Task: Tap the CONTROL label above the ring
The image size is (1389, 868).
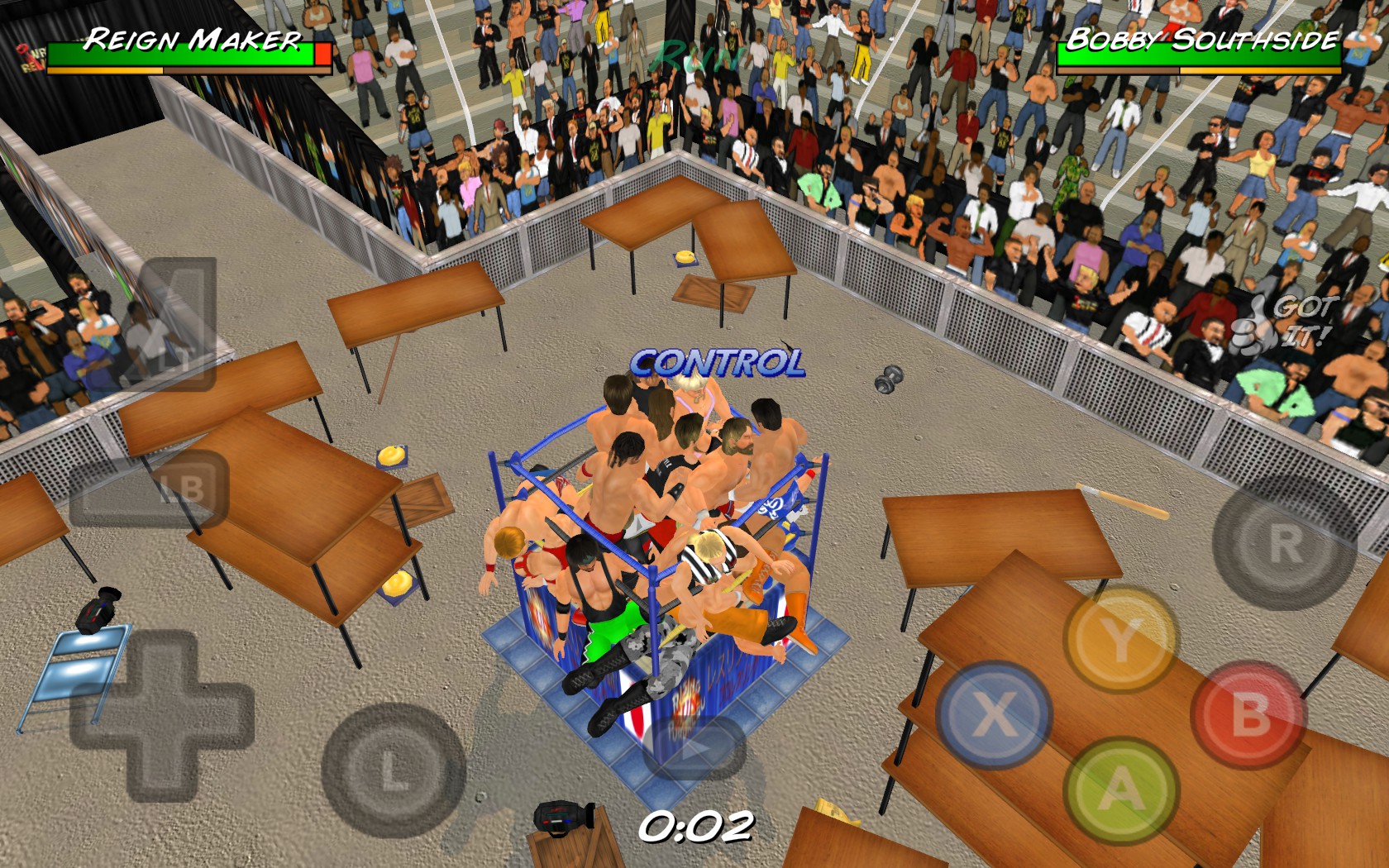Action: click(x=718, y=361)
